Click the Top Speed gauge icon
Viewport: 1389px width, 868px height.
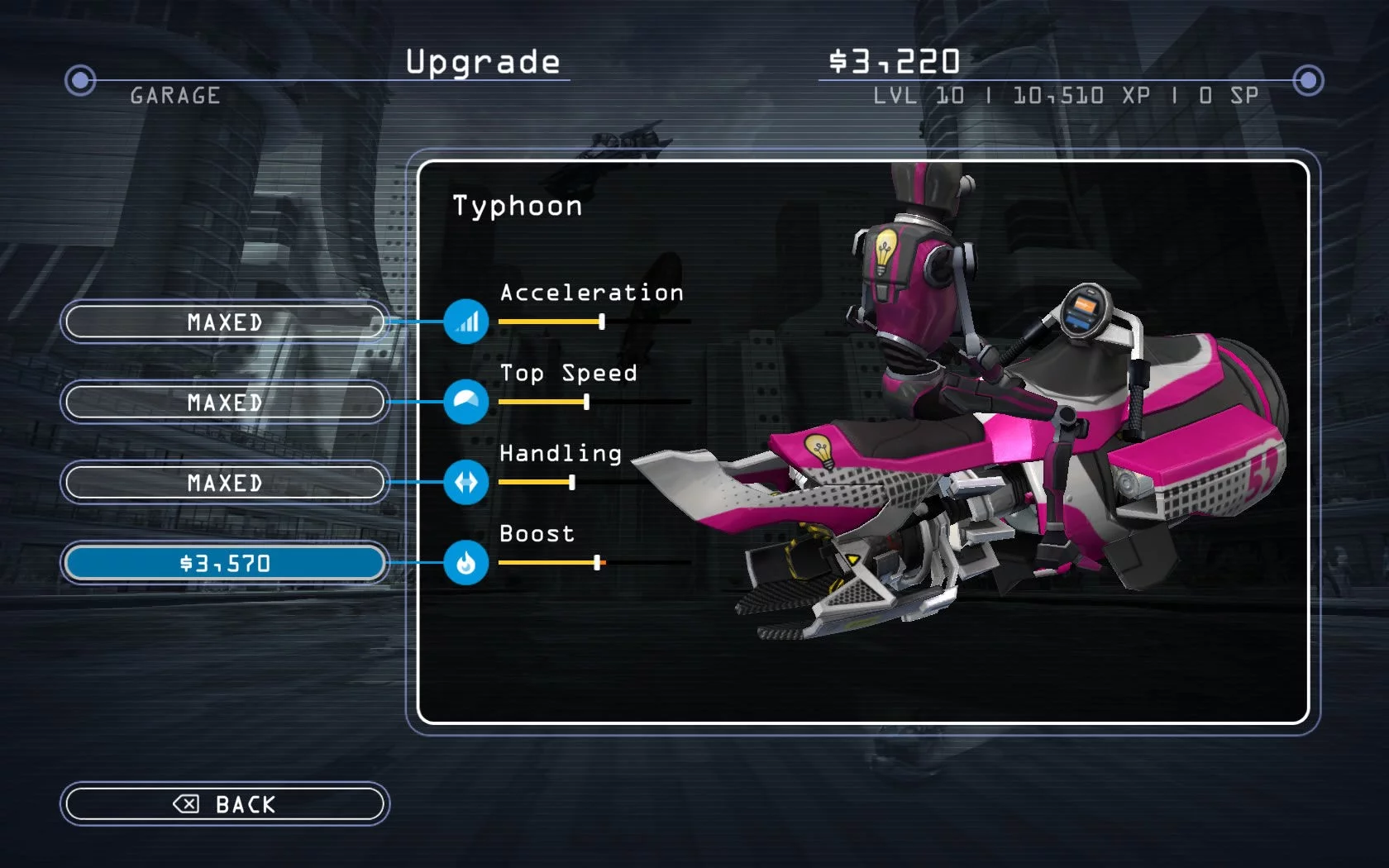click(x=466, y=402)
